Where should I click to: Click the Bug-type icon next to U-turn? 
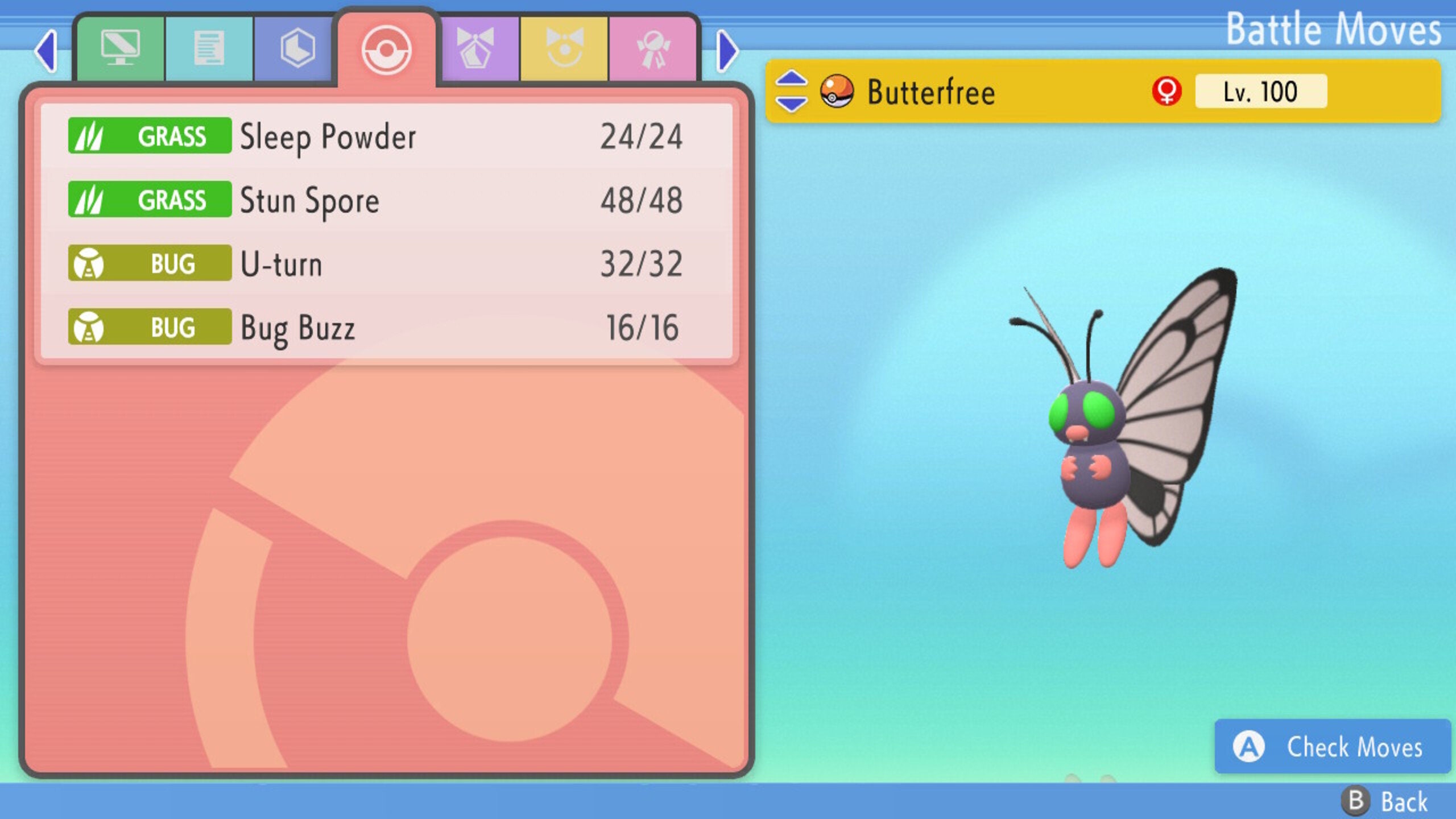click(x=149, y=263)
